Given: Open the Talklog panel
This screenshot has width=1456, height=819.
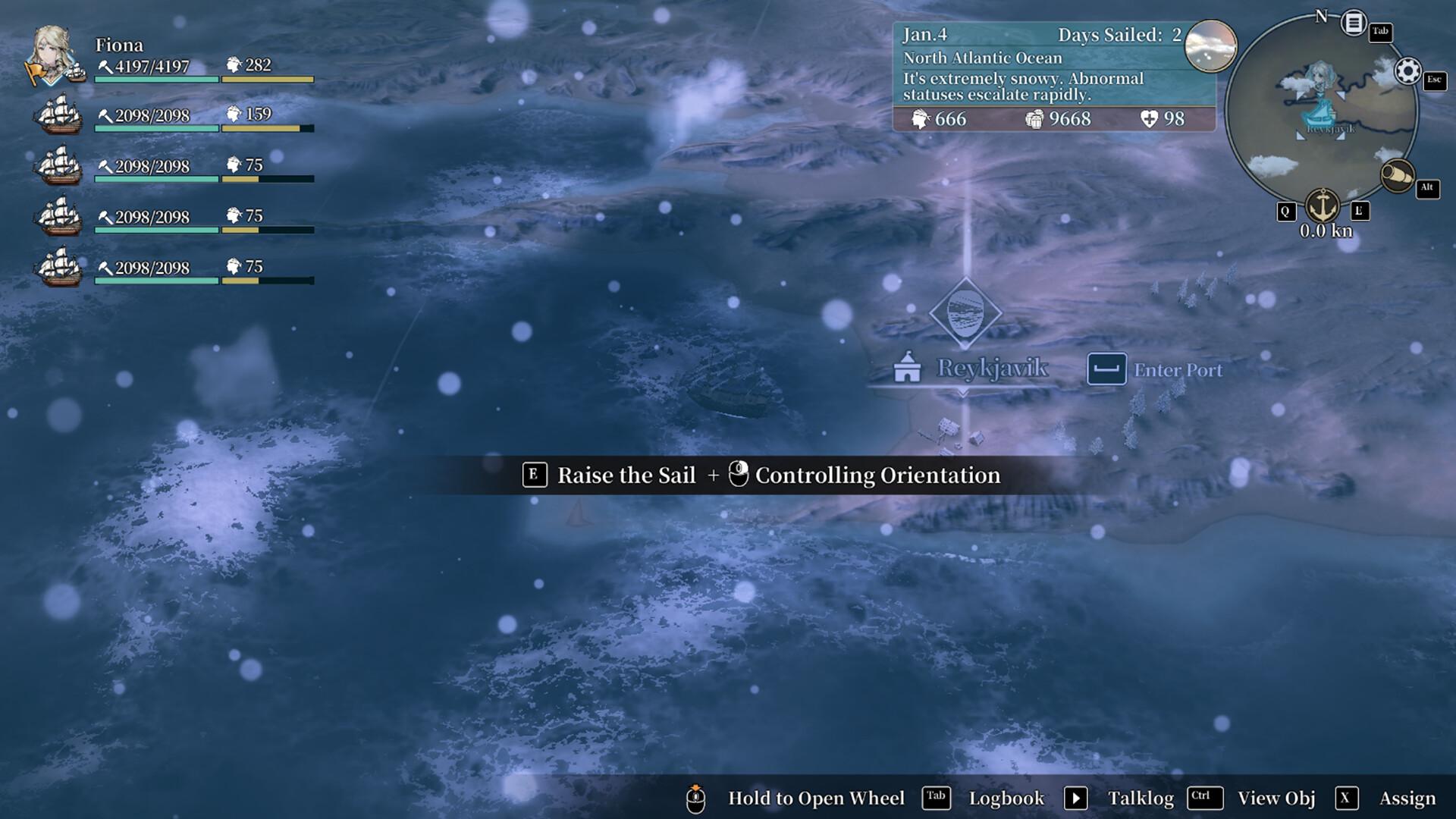Looking at the screenshot, I should (1140, 798).
